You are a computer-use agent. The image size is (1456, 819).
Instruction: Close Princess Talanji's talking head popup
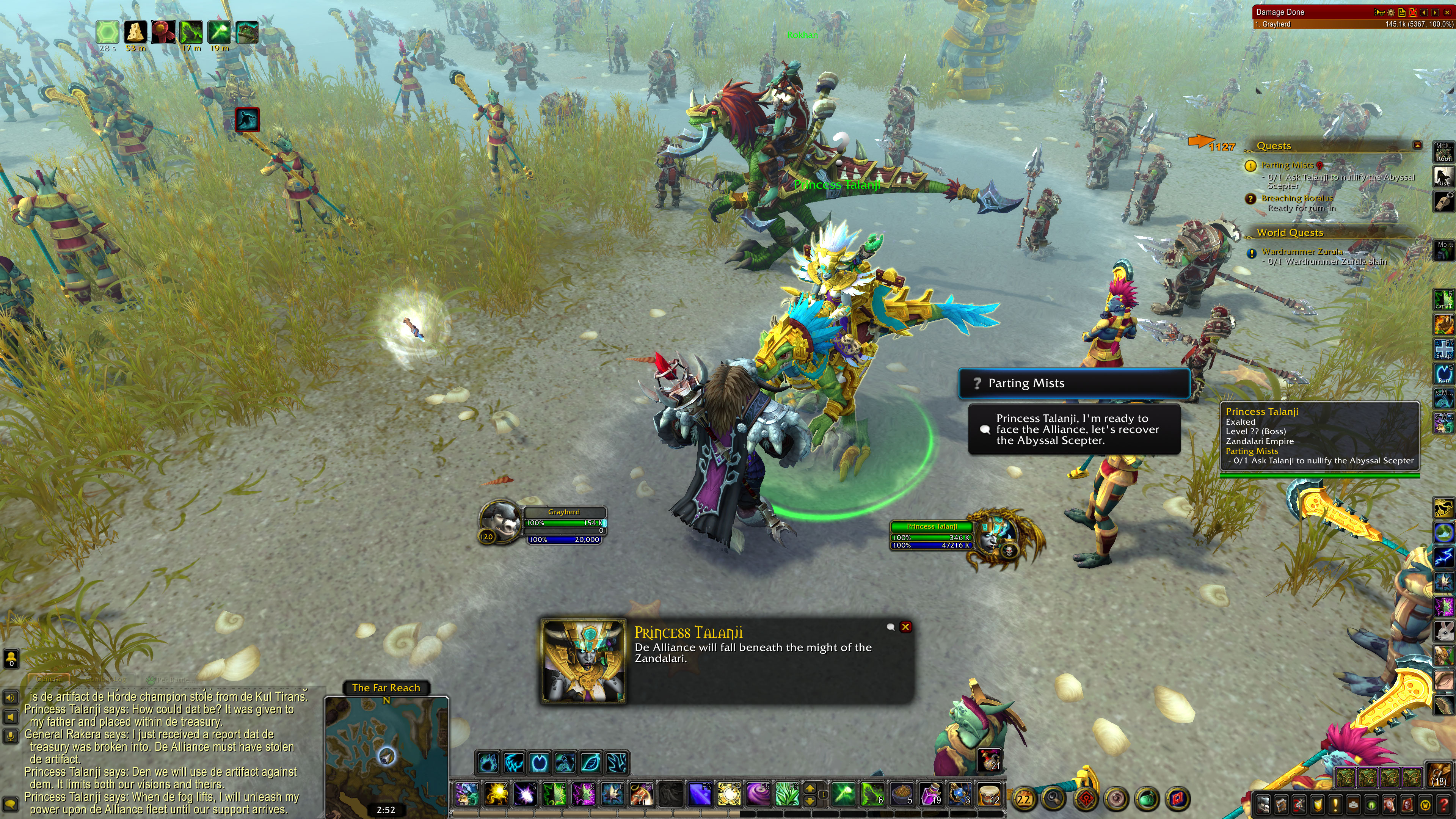pos(905,627)
